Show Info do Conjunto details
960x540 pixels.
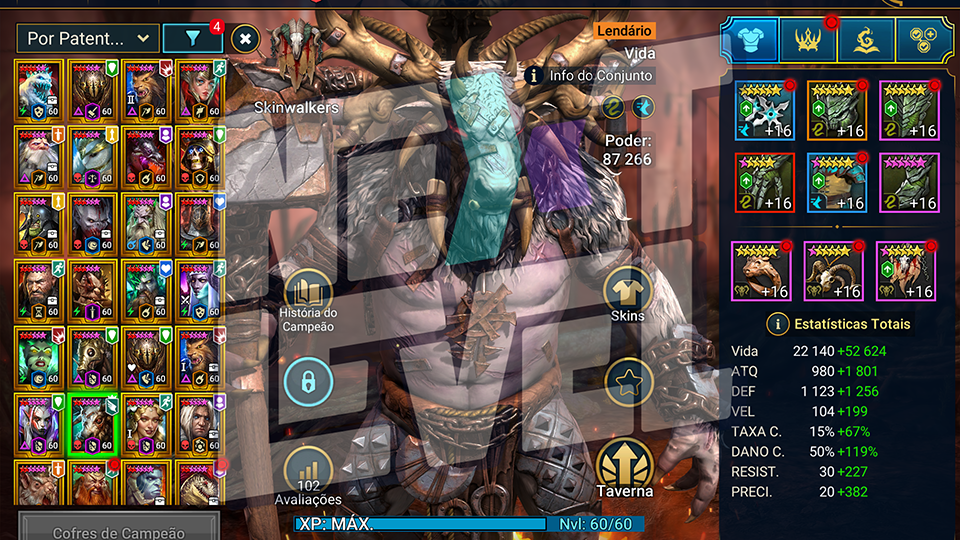coord(534,75)
